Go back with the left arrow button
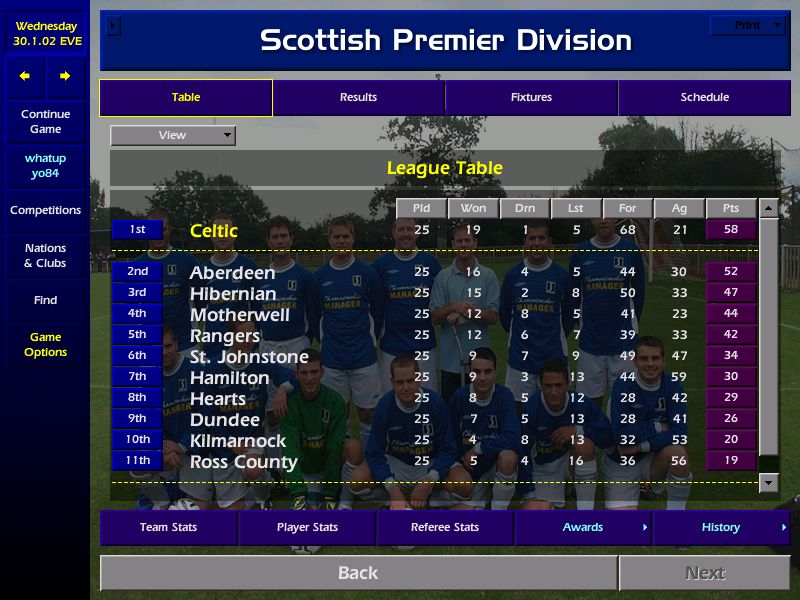Viewport: 800px width, 600px height. [x=25, y=76]
